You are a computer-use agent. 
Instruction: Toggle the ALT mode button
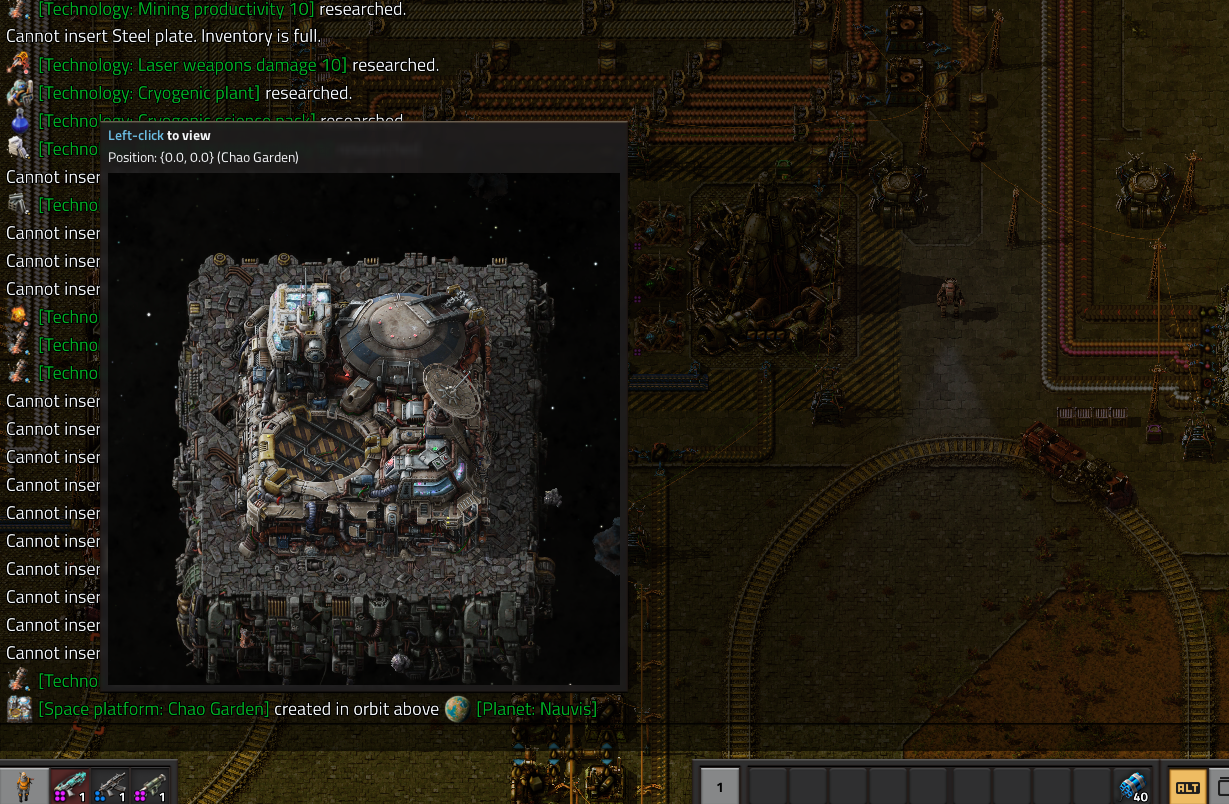[x=1187, y=787]
